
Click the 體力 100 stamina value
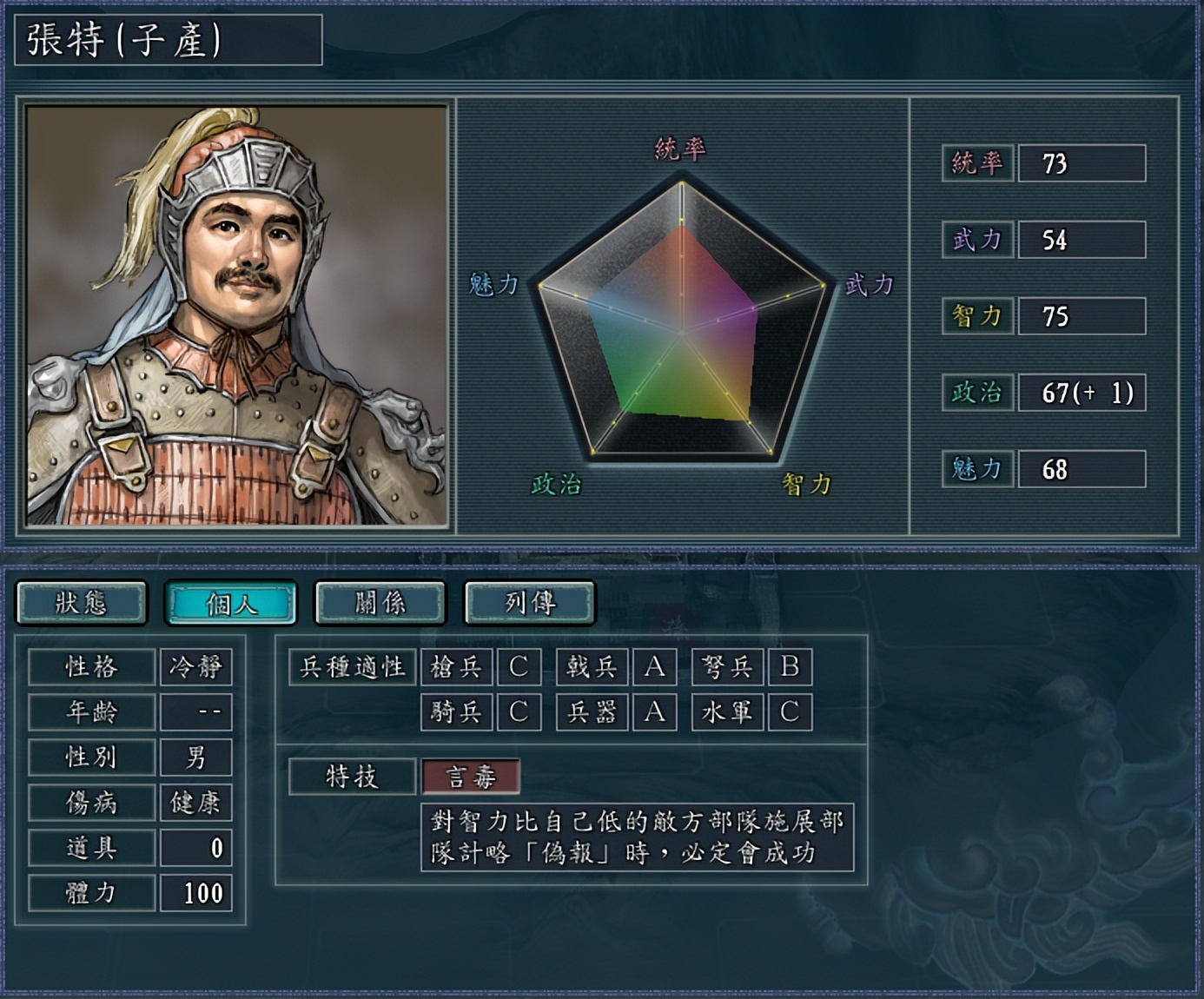195,892
